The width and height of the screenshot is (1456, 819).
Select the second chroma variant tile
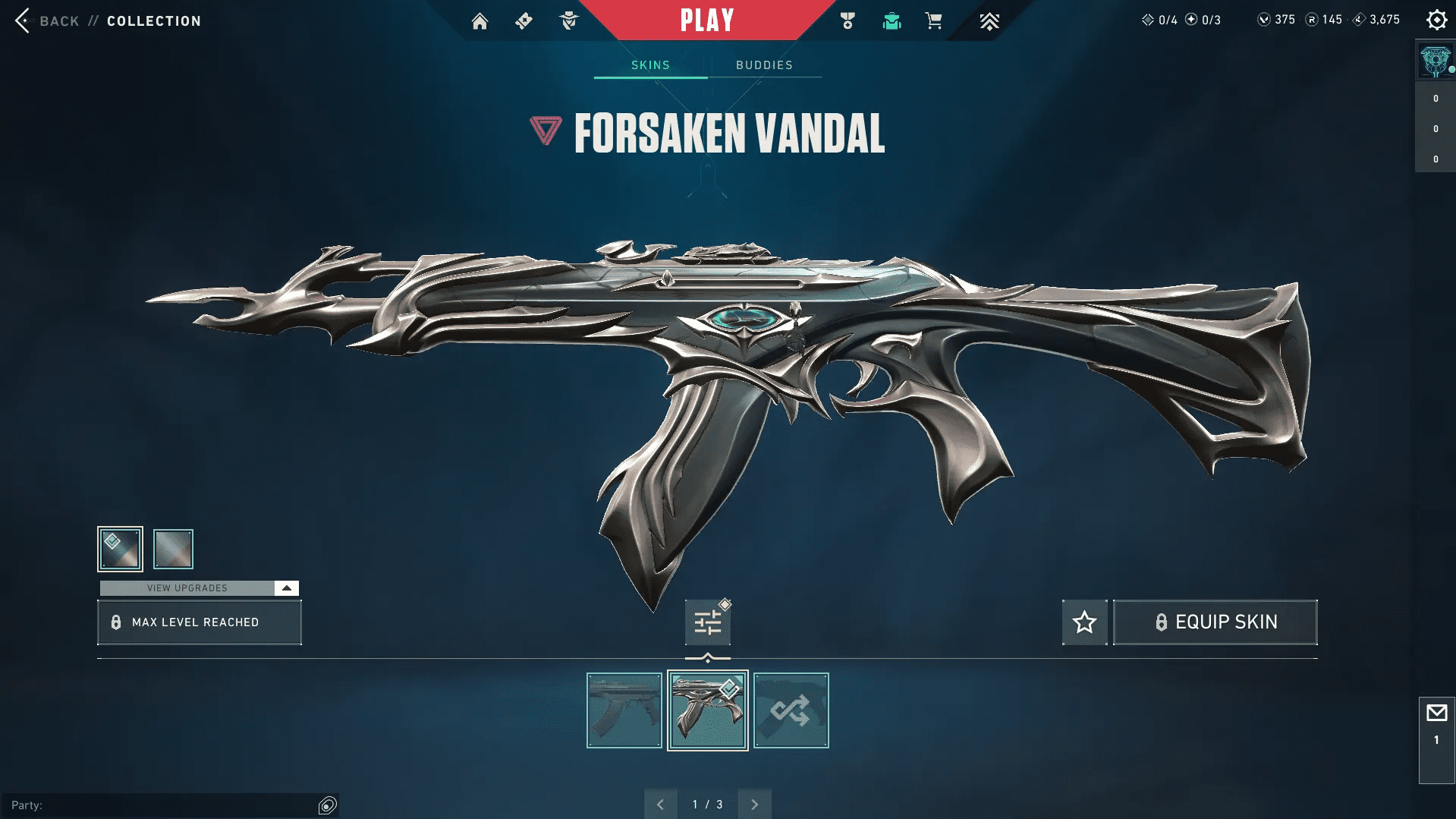pos(173,548)
